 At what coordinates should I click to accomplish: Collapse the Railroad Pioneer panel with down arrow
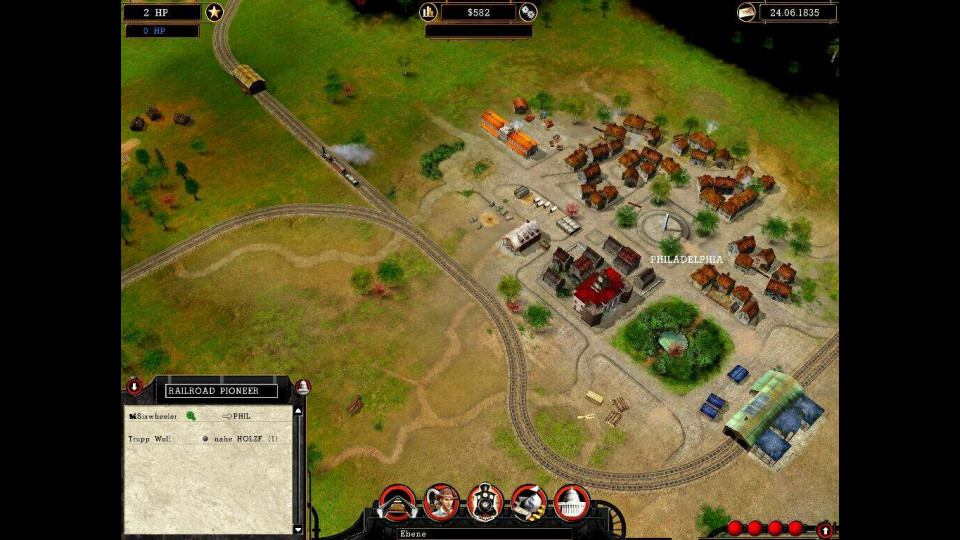point(134,387)
